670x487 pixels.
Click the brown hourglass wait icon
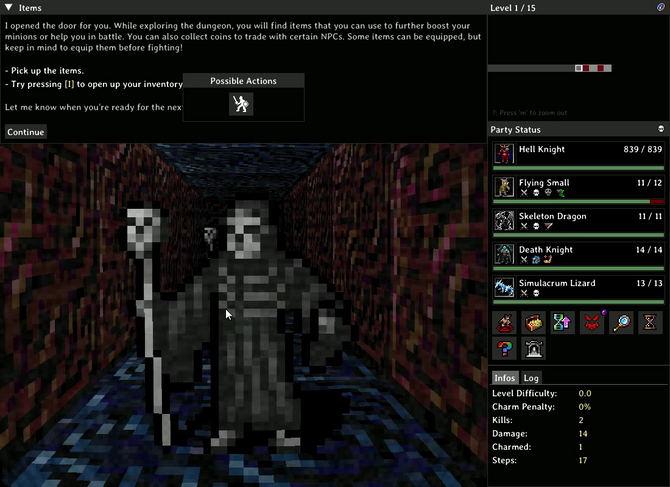tap(650, 322)
